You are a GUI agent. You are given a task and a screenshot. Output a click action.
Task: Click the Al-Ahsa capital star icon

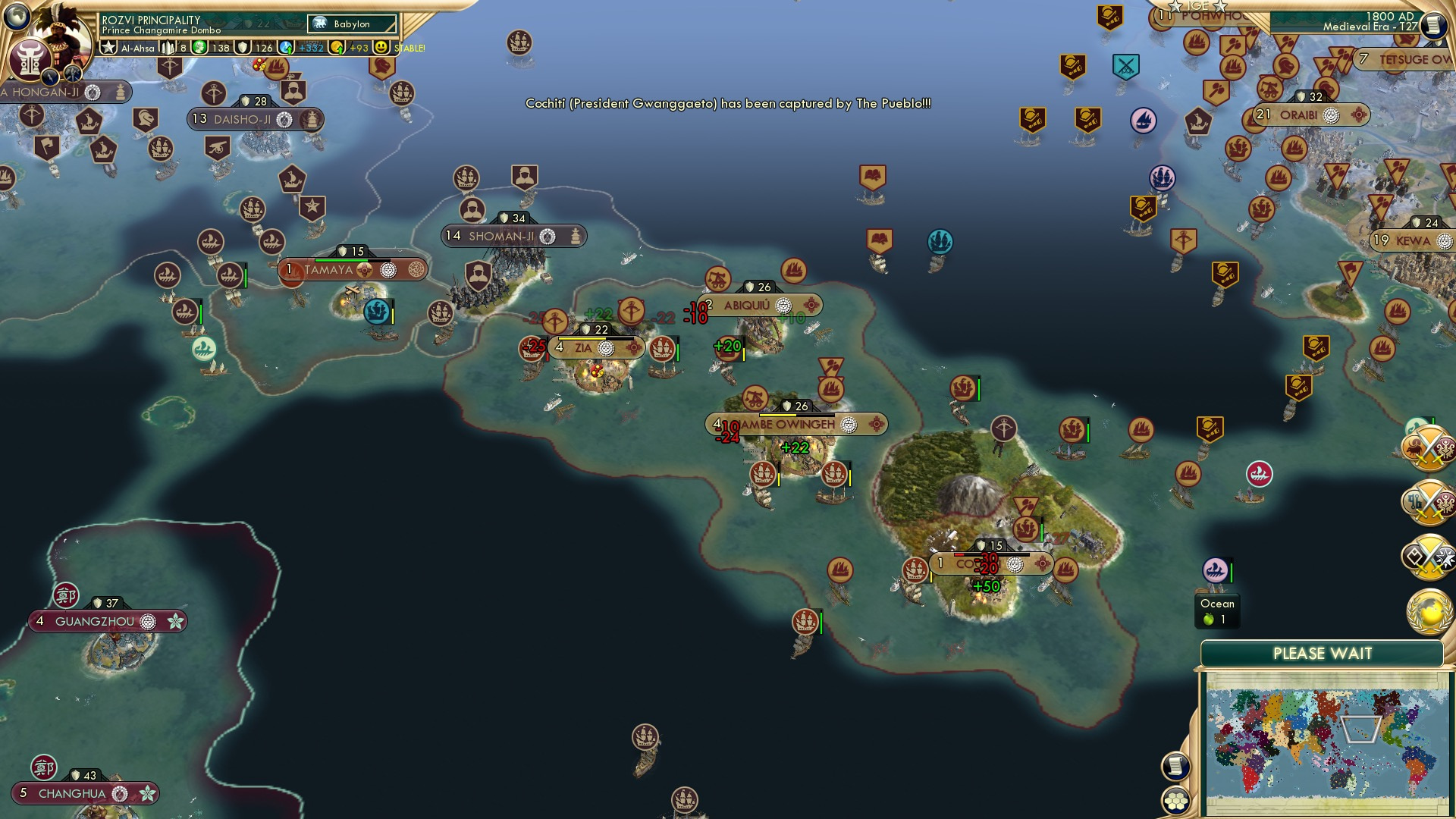[108, 47]
